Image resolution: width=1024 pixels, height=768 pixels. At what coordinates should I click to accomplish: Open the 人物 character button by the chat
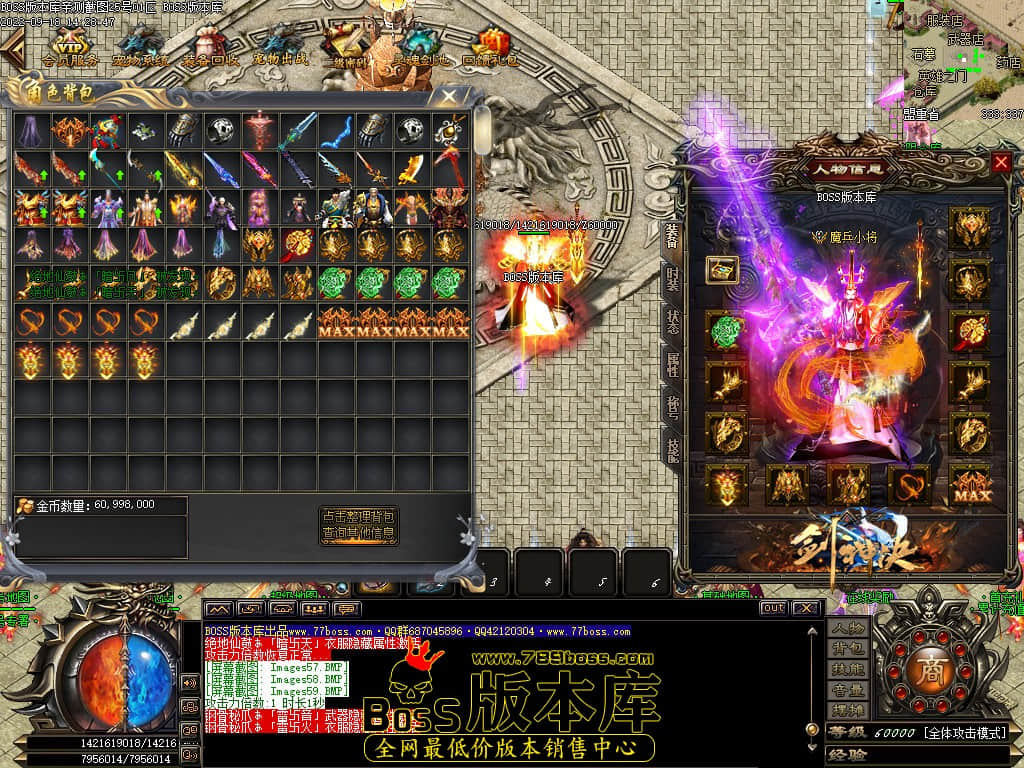[x=846, y=628]
